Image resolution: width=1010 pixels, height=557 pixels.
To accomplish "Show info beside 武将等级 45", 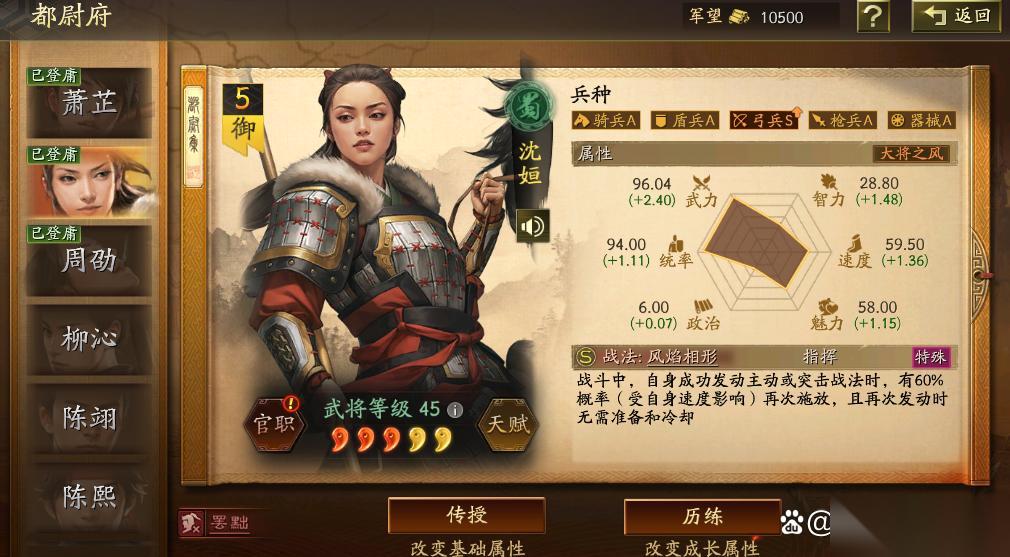I will (455, 409).
